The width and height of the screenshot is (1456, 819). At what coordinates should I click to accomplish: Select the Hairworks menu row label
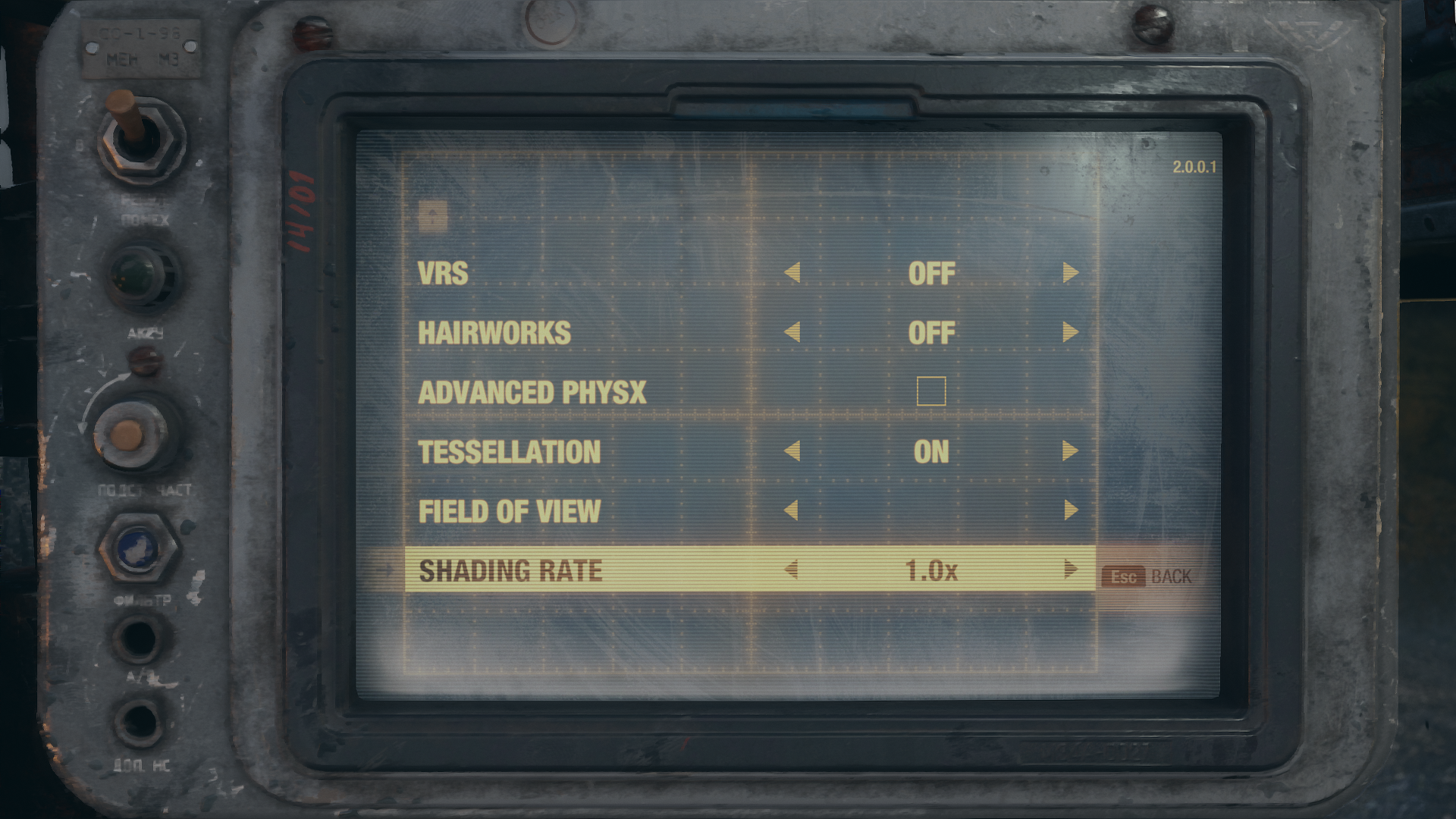(494, 333)
